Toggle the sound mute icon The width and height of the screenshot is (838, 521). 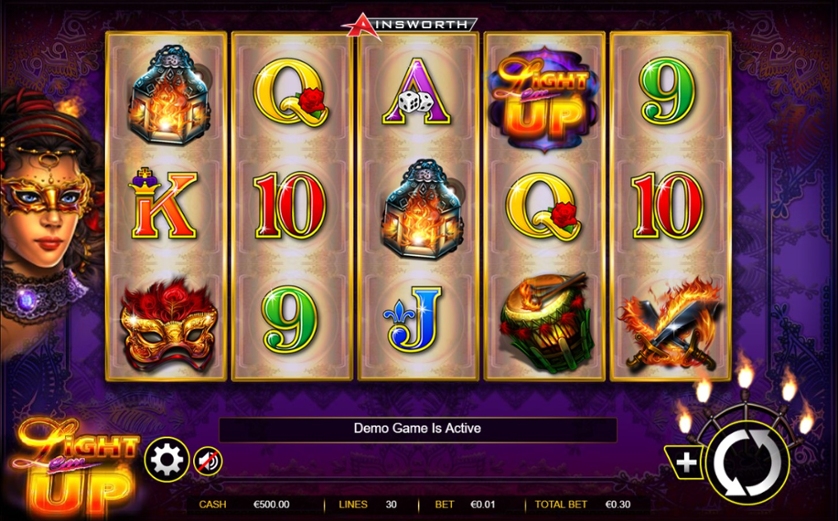pyautogui.click(x=207, y=461)
